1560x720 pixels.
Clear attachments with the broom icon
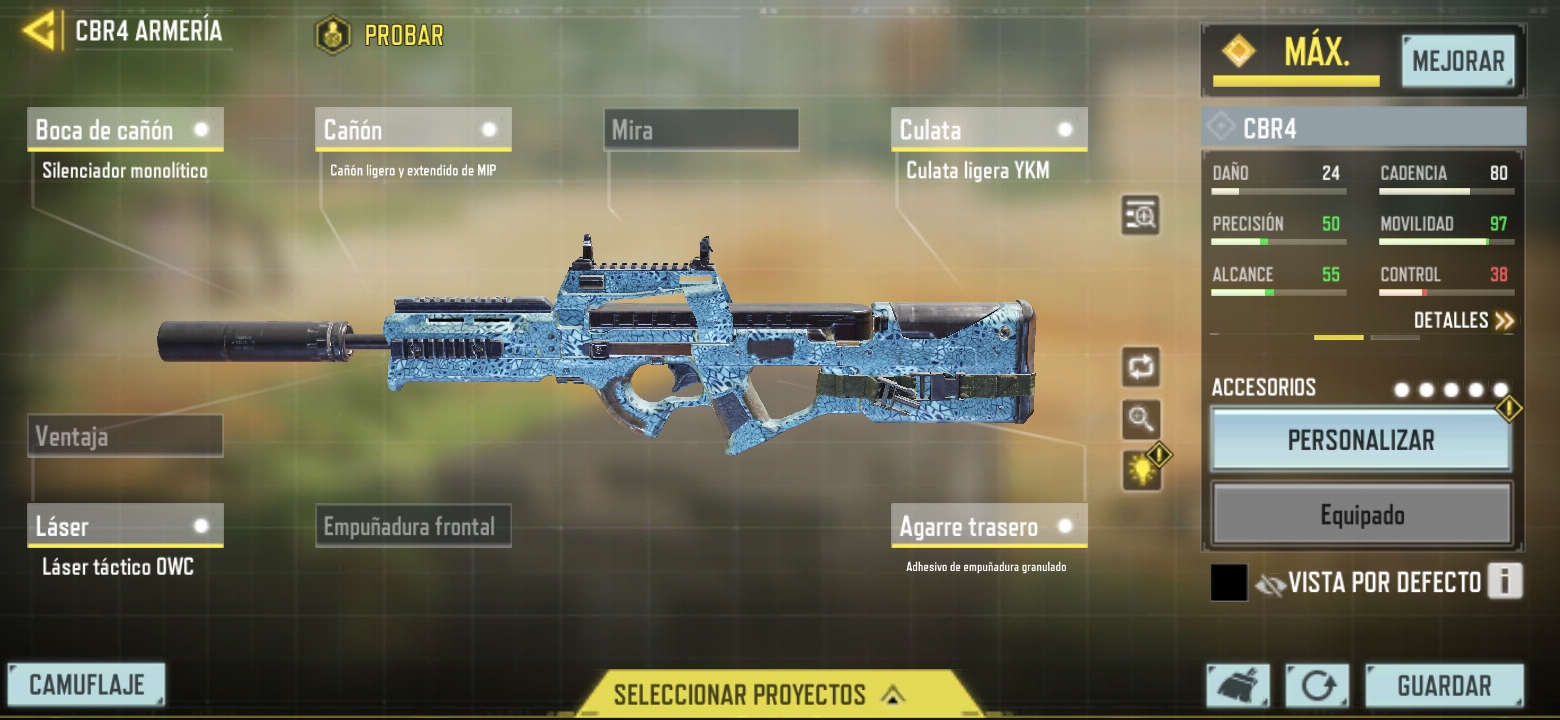1238,686
